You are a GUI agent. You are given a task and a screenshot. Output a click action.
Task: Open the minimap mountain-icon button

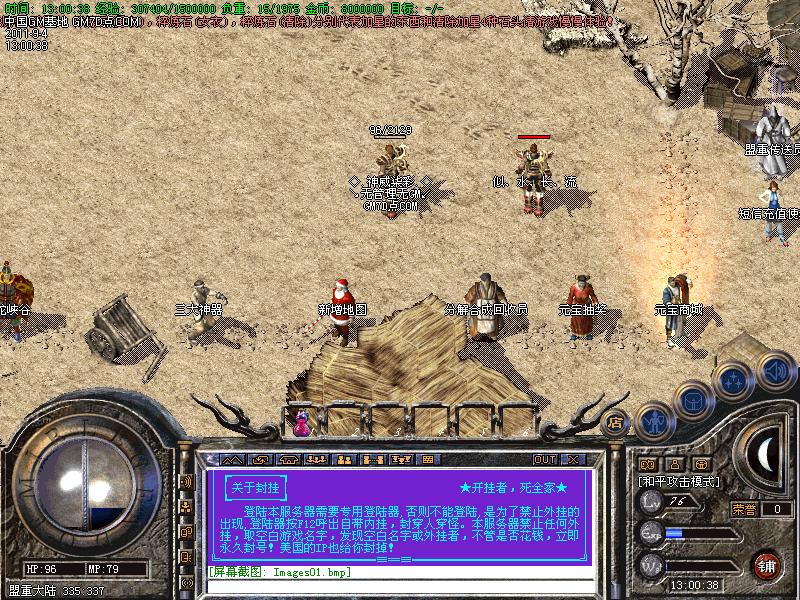click(x=234, y=460)
